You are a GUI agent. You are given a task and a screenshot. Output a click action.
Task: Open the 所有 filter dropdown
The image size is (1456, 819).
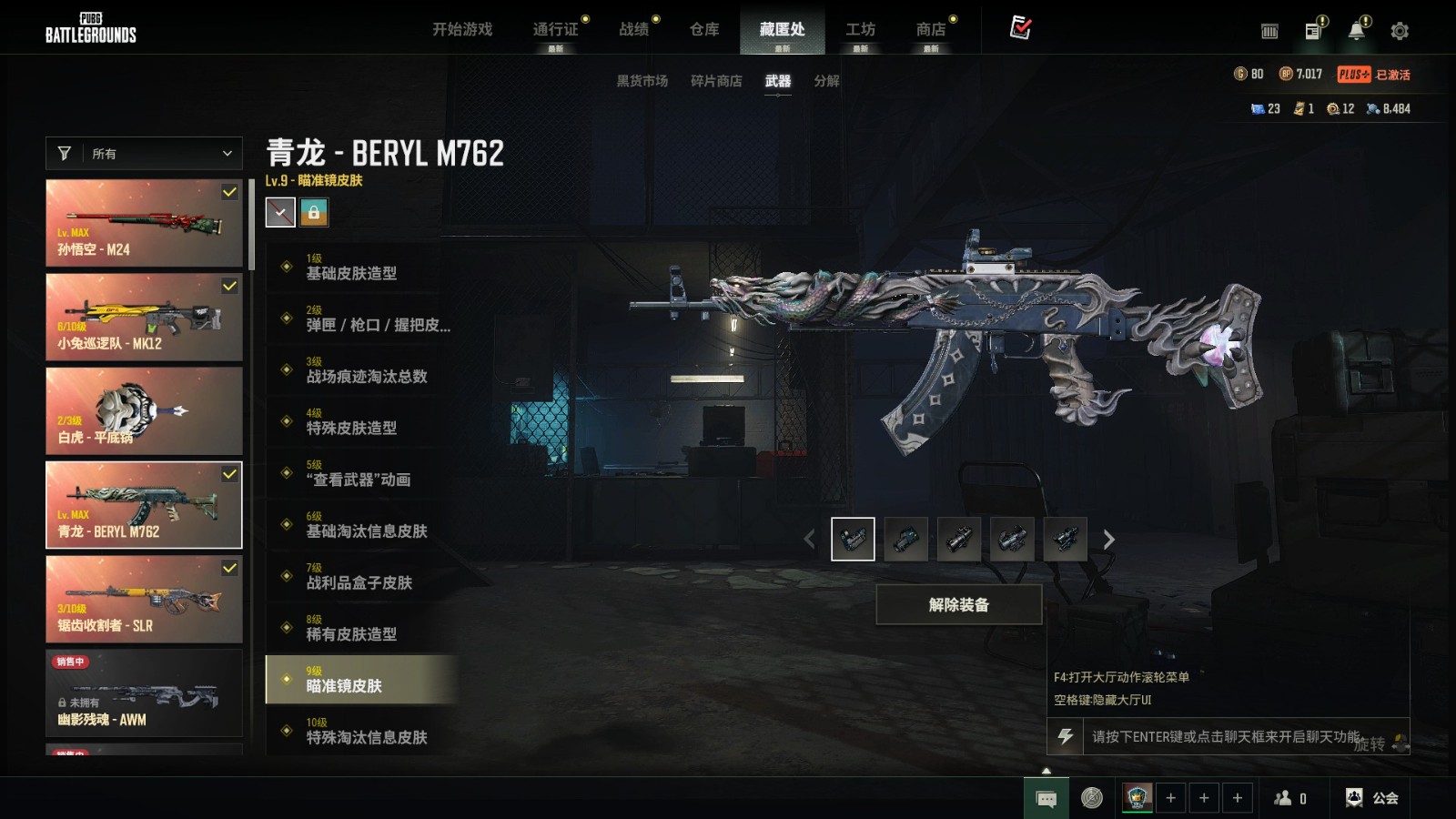[144, 154]
